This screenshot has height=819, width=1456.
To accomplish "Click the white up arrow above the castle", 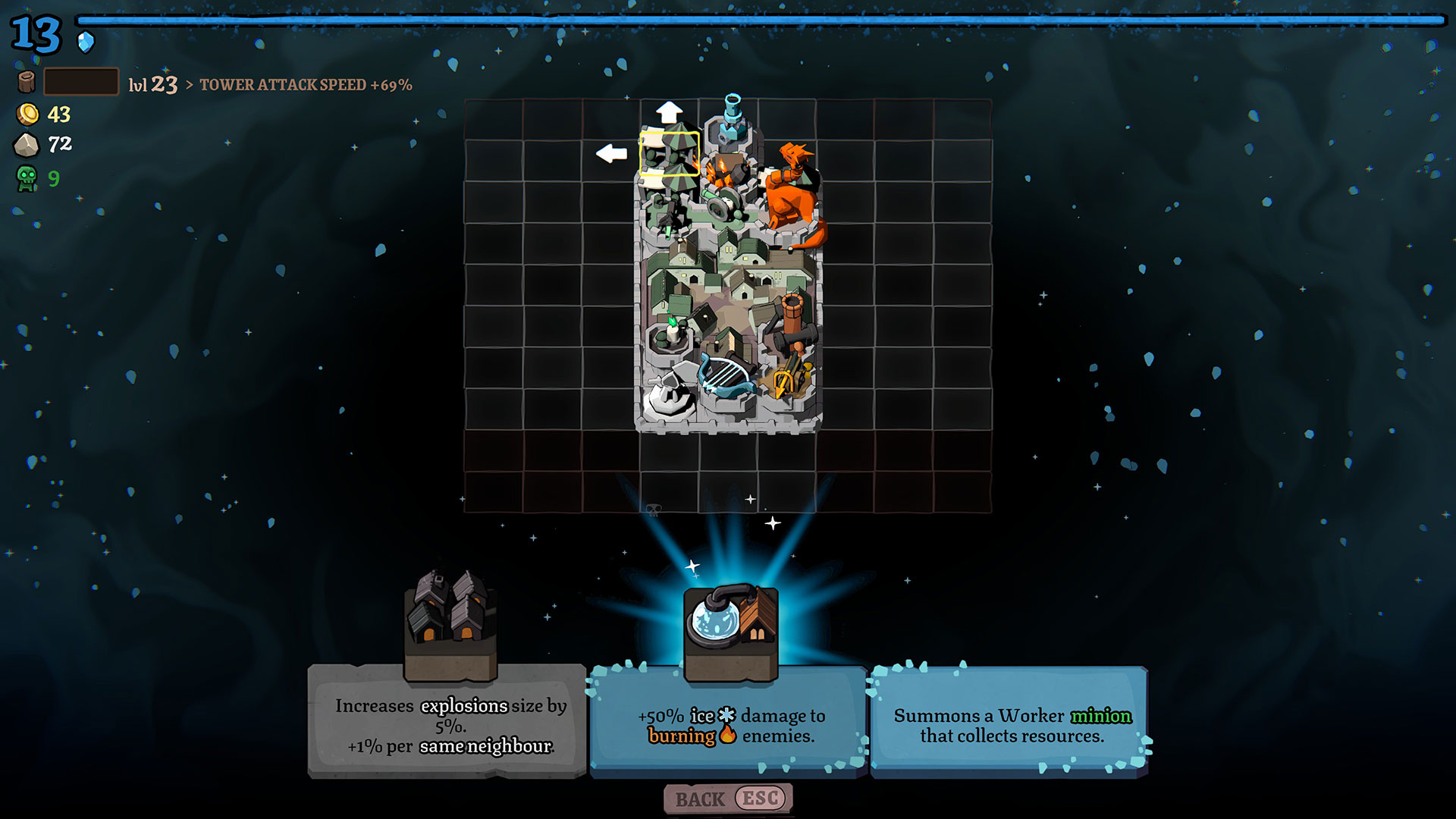I will tap(669, 112).
